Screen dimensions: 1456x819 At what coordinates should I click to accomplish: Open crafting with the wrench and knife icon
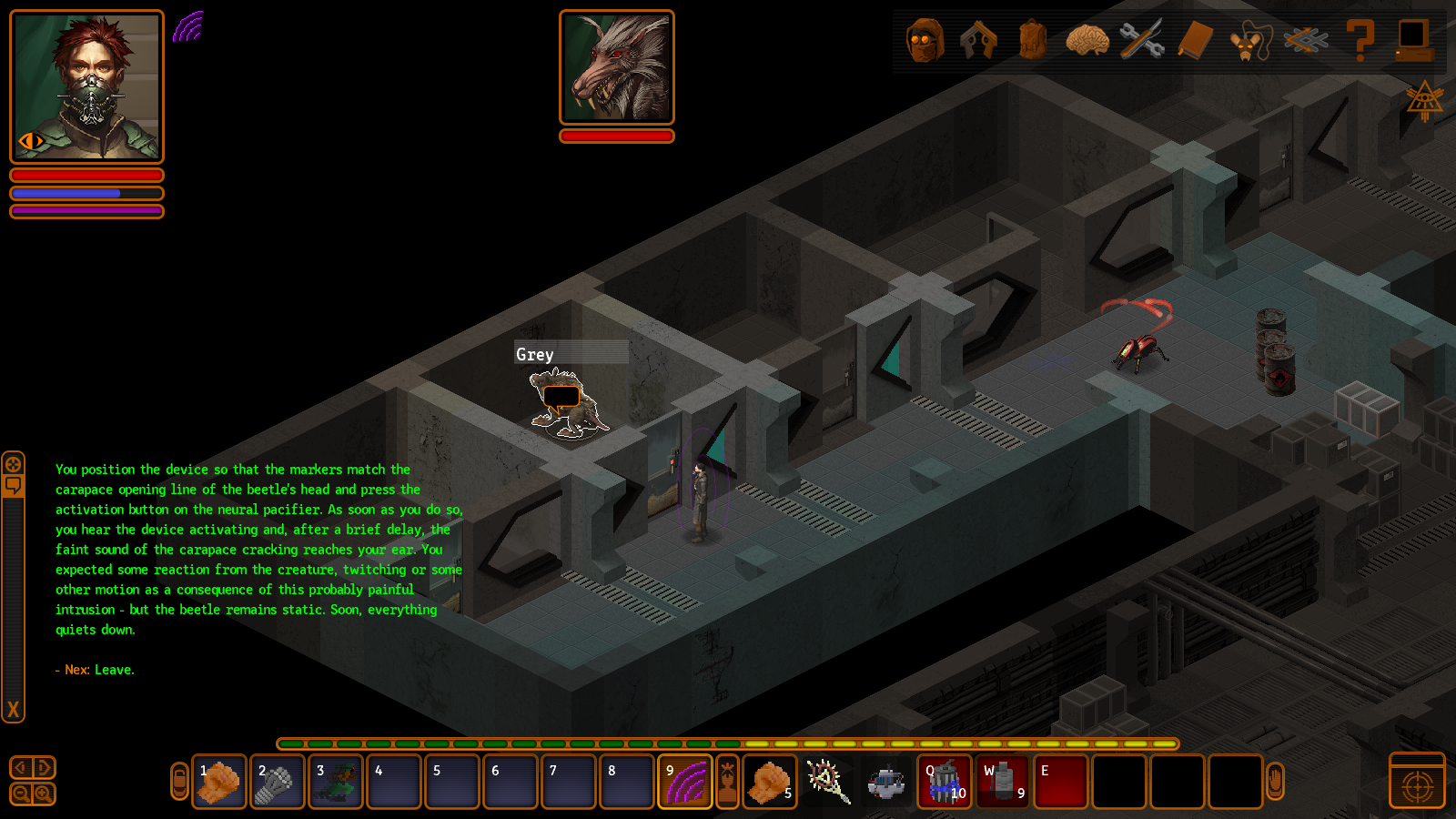coord(1142,41)
